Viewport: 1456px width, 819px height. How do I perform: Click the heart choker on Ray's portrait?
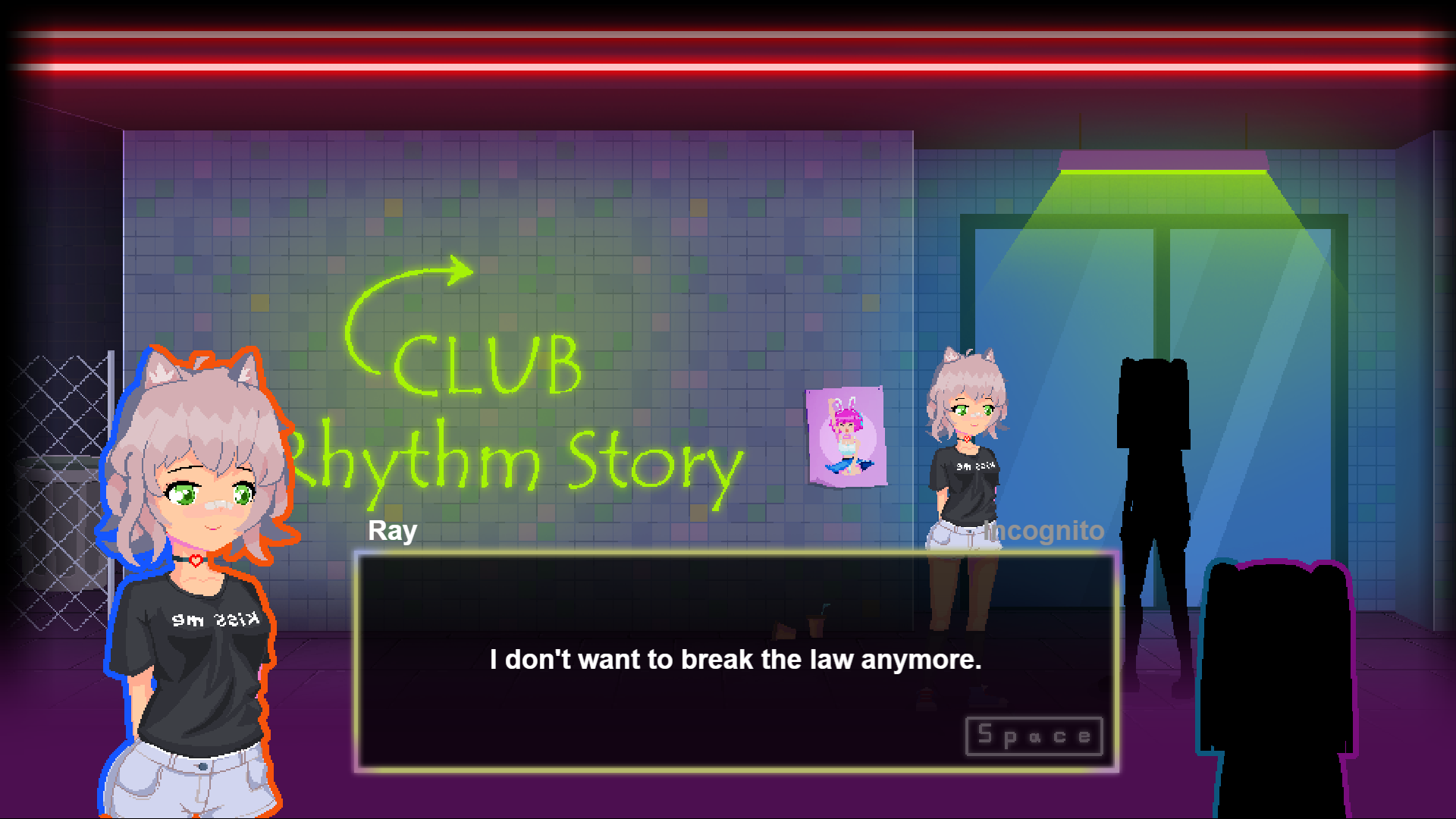click(196, 559)
